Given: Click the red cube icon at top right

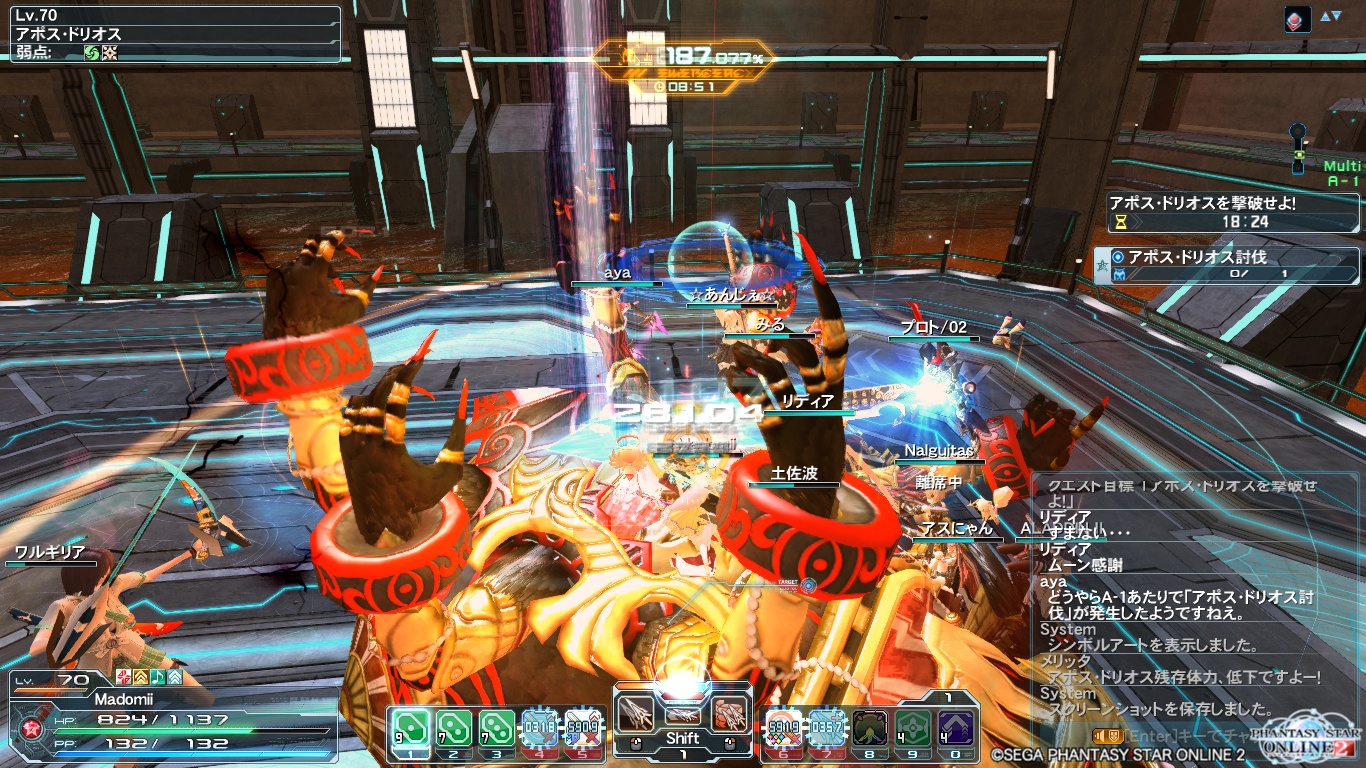Looking at the screenshot, I should (1297, 19).
